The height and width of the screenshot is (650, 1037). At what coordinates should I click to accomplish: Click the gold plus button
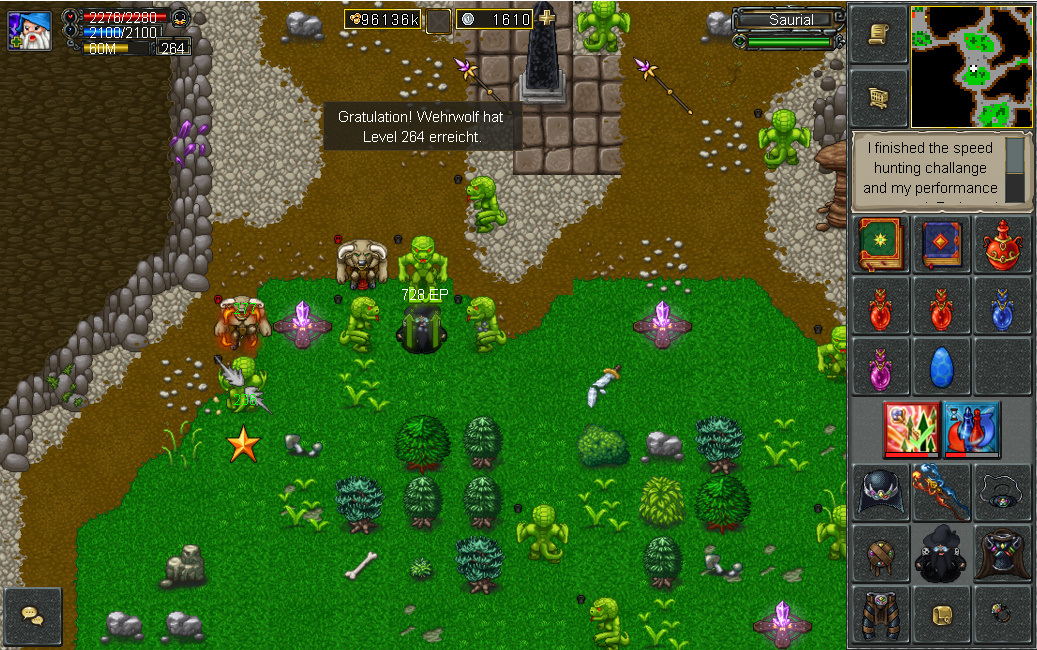(x=546, y=19)
